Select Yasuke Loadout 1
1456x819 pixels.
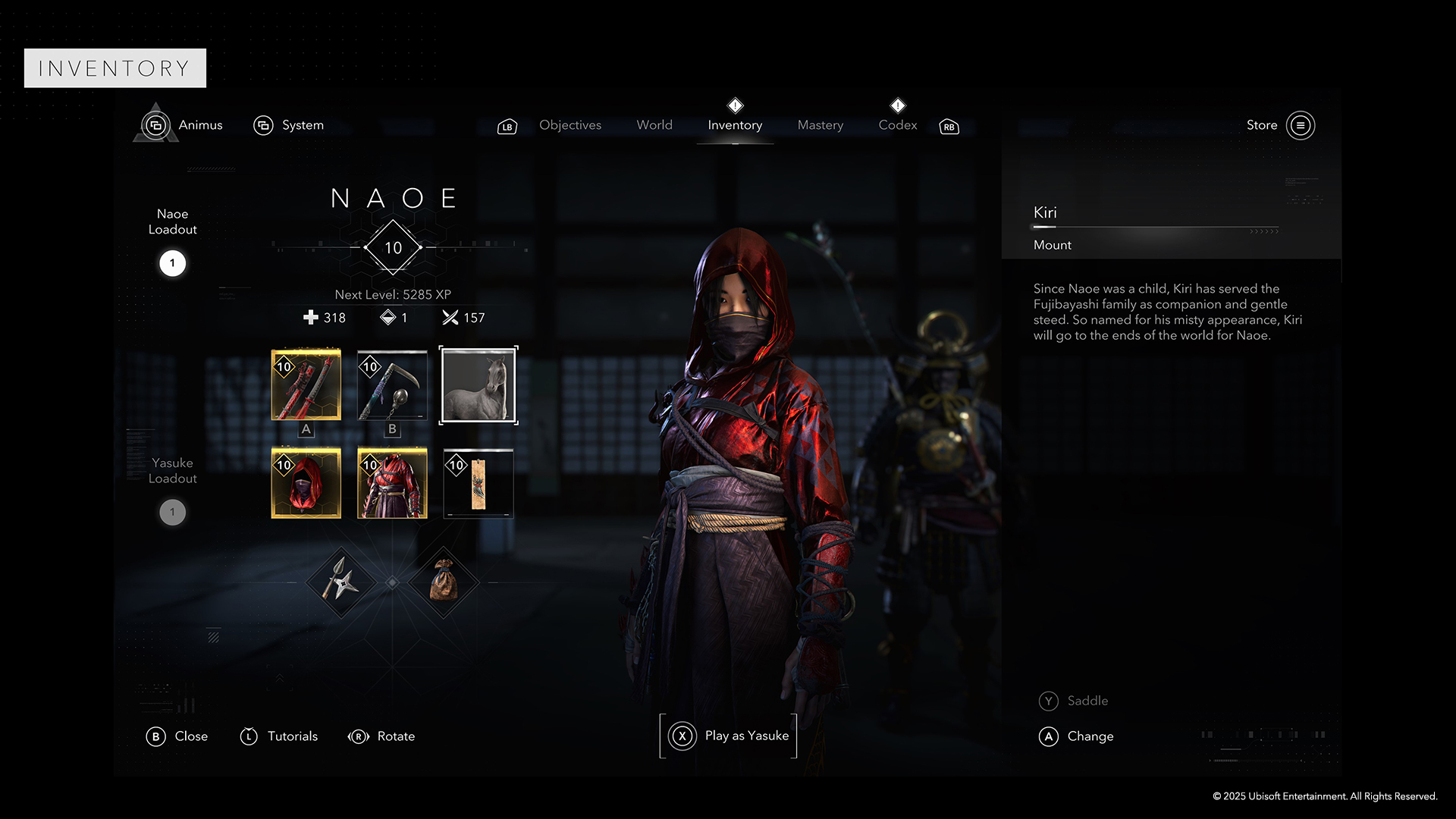point(172,512)
